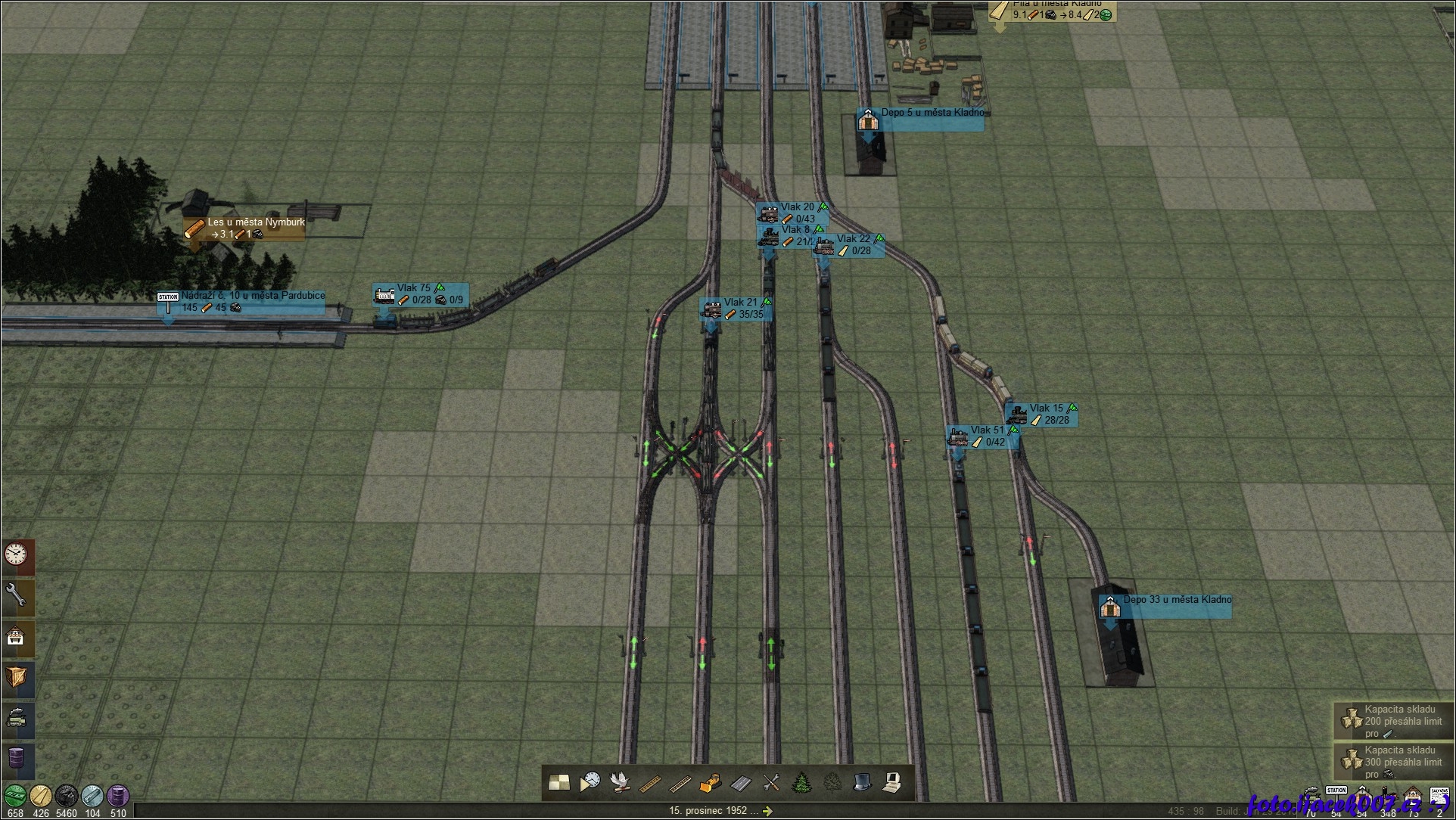The image size is (1456, 820).
Task: Open the computer icon menu
Action: click(892, 783)
